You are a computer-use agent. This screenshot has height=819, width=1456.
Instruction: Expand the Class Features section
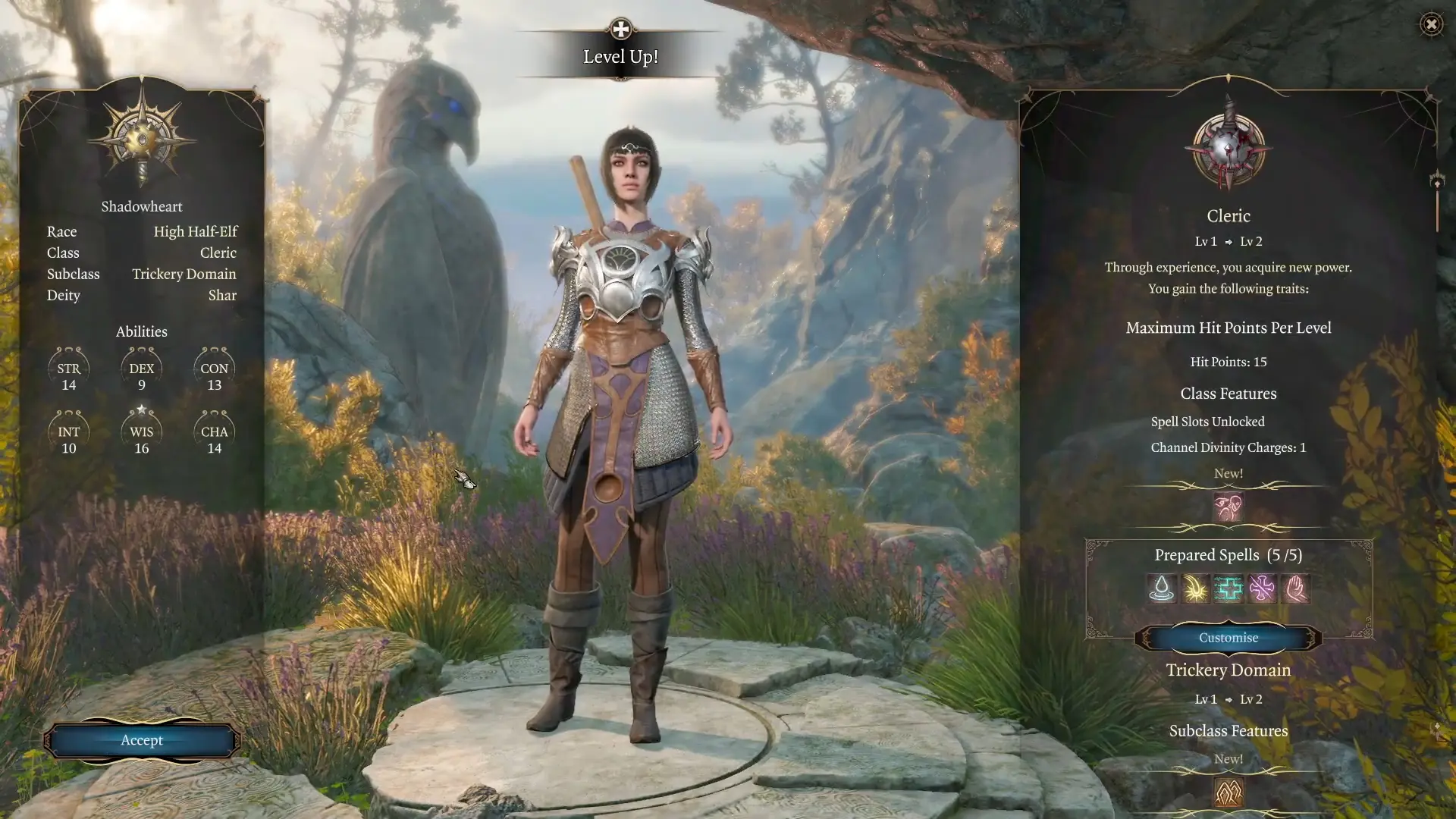point(1228,394)
